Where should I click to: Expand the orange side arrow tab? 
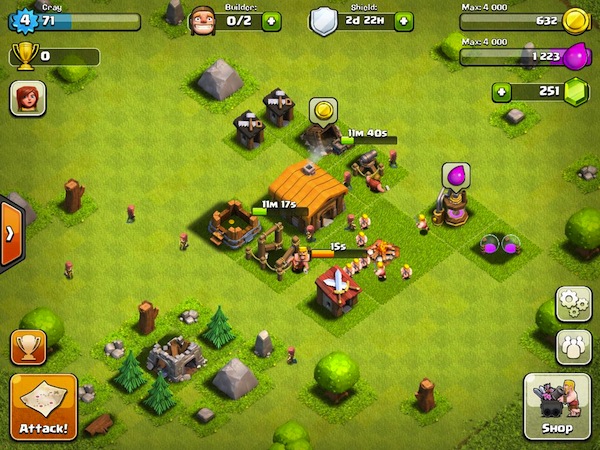coord(11,234)
